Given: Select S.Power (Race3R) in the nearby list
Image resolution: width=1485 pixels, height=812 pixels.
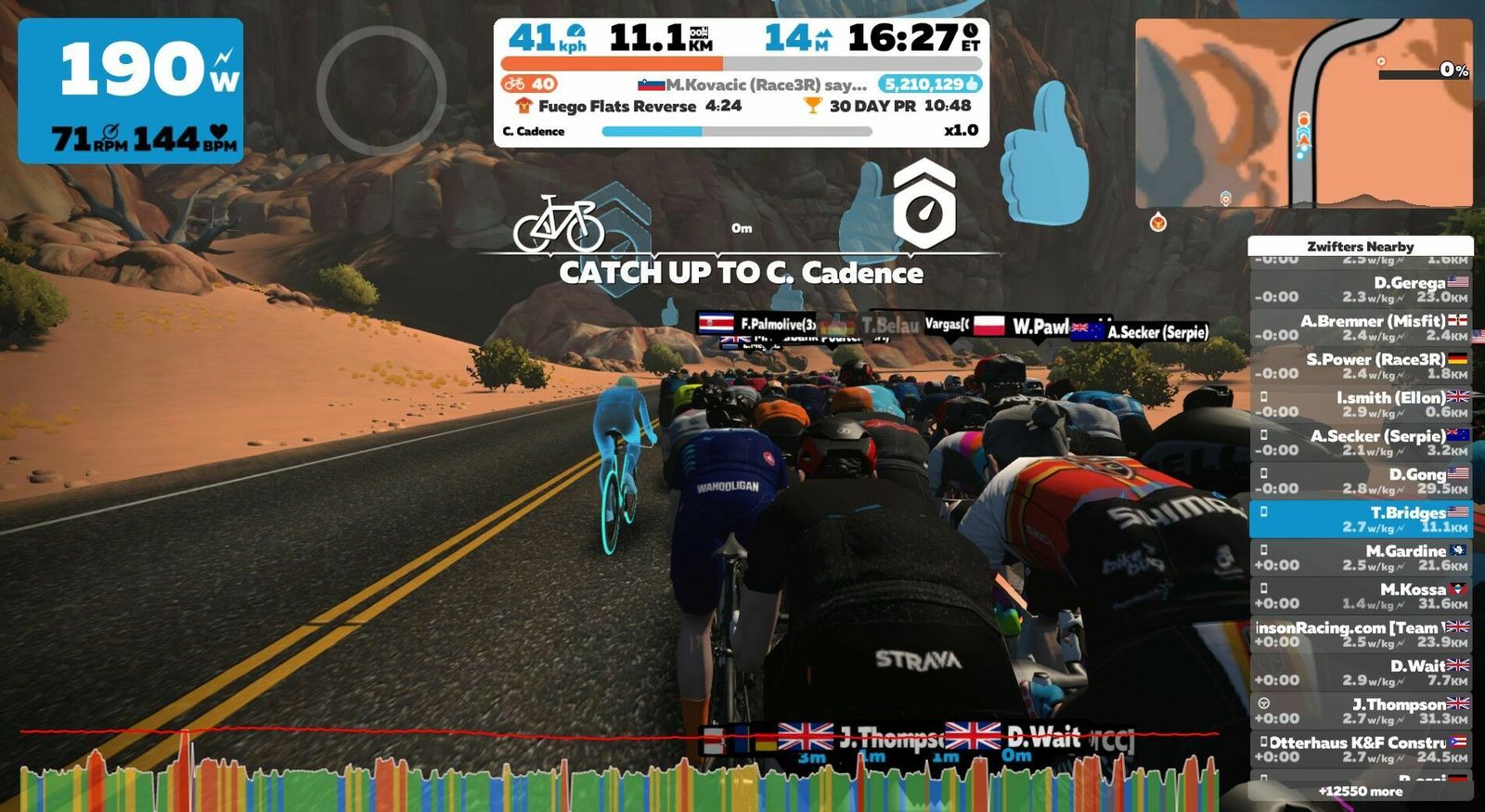Looking at the screenshot, I should click(x=1360, y=366).
